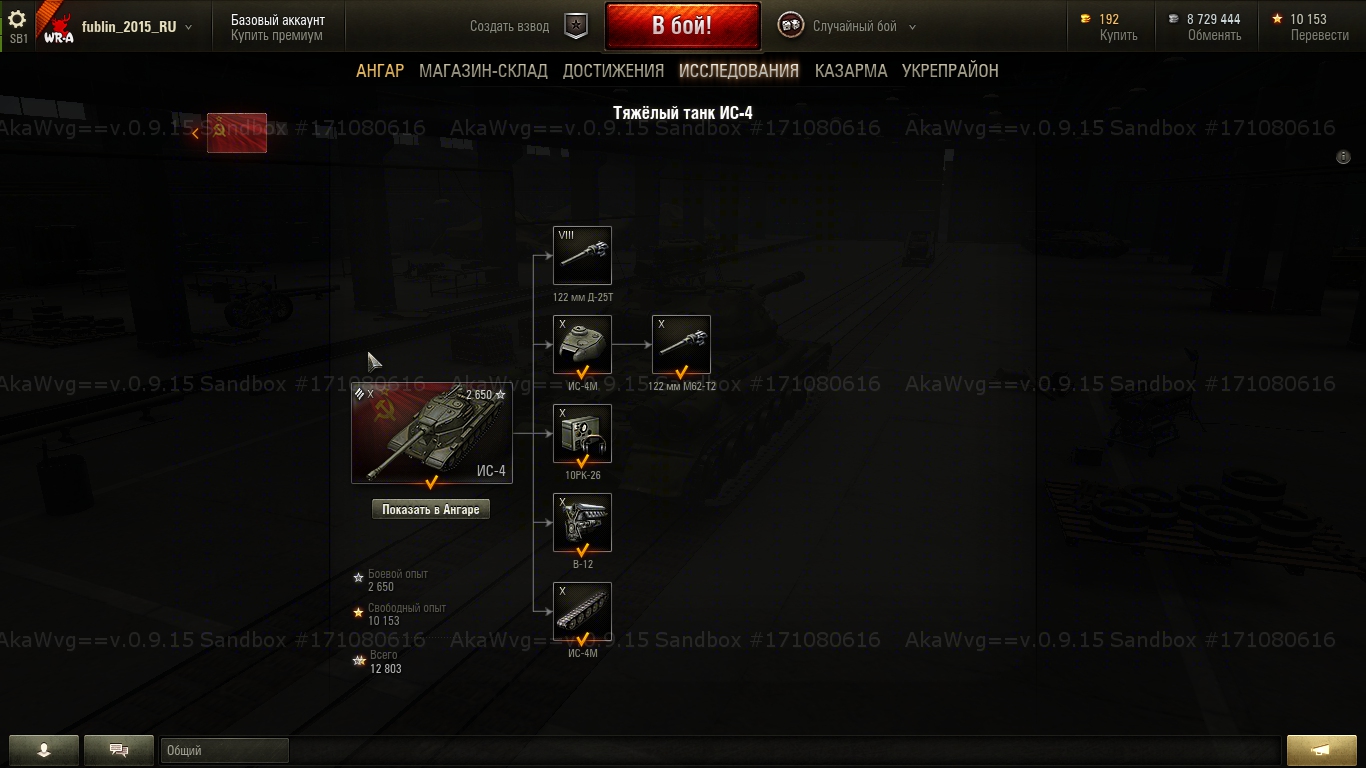1366x768 pixels.
Task: Select the ИС-4М turret module
Action: coord(582,345)
